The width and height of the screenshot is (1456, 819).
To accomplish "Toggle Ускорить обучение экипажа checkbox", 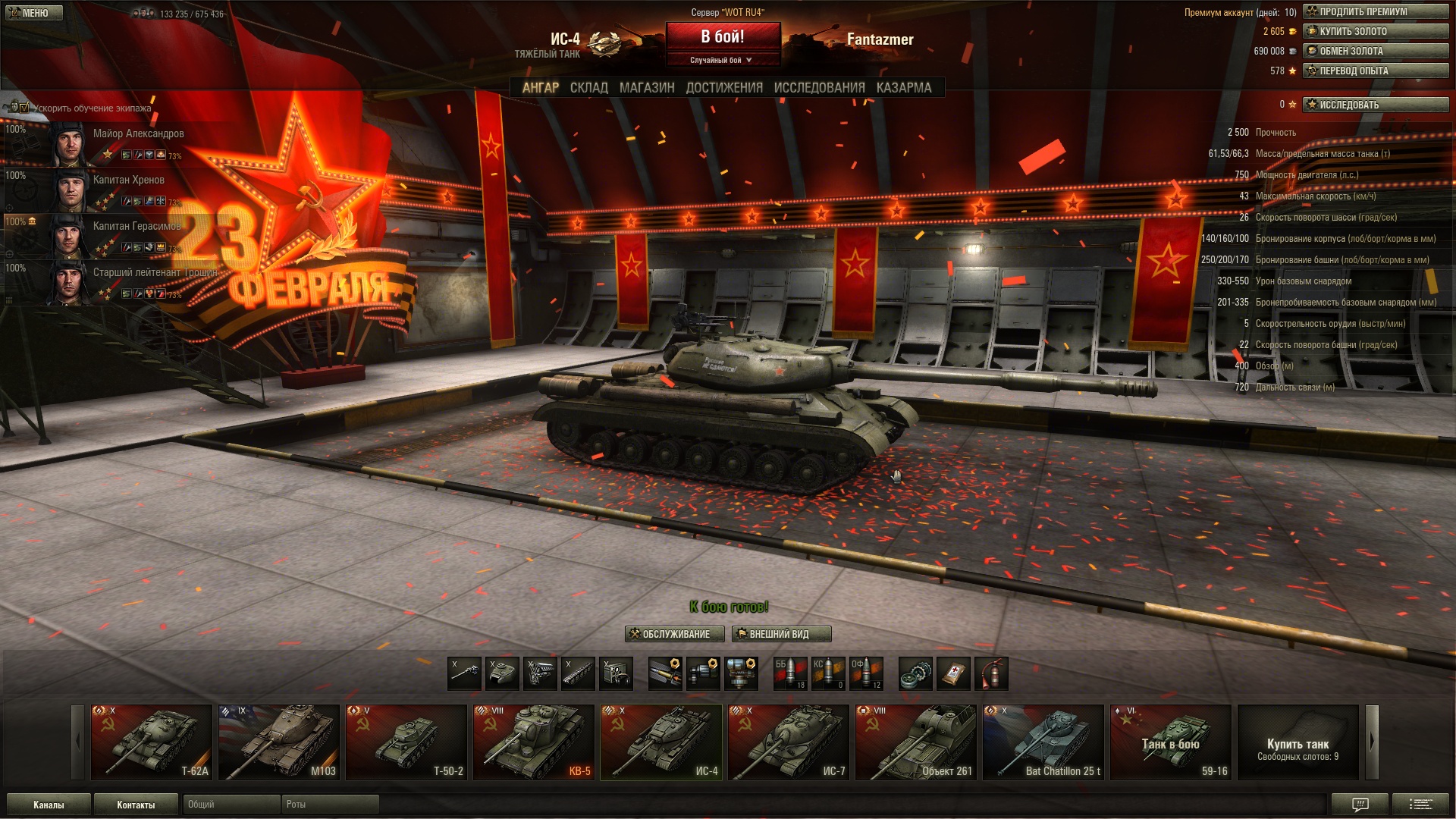I will (24, 108).
